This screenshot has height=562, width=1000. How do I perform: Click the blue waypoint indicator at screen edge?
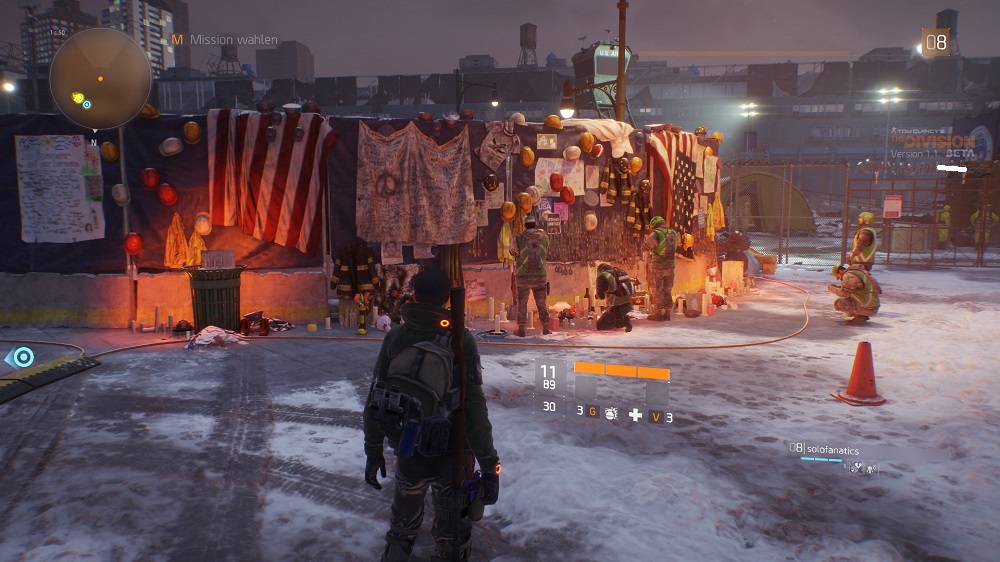(x=22, y=356)
